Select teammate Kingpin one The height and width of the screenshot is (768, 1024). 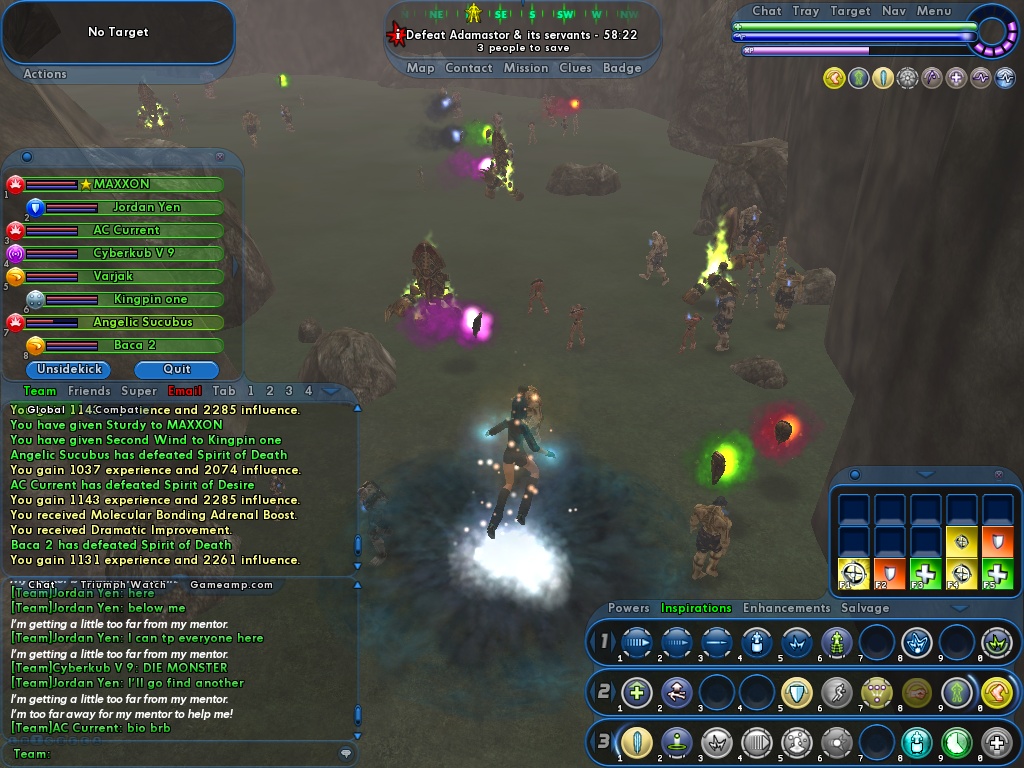[x=150, y=299]
